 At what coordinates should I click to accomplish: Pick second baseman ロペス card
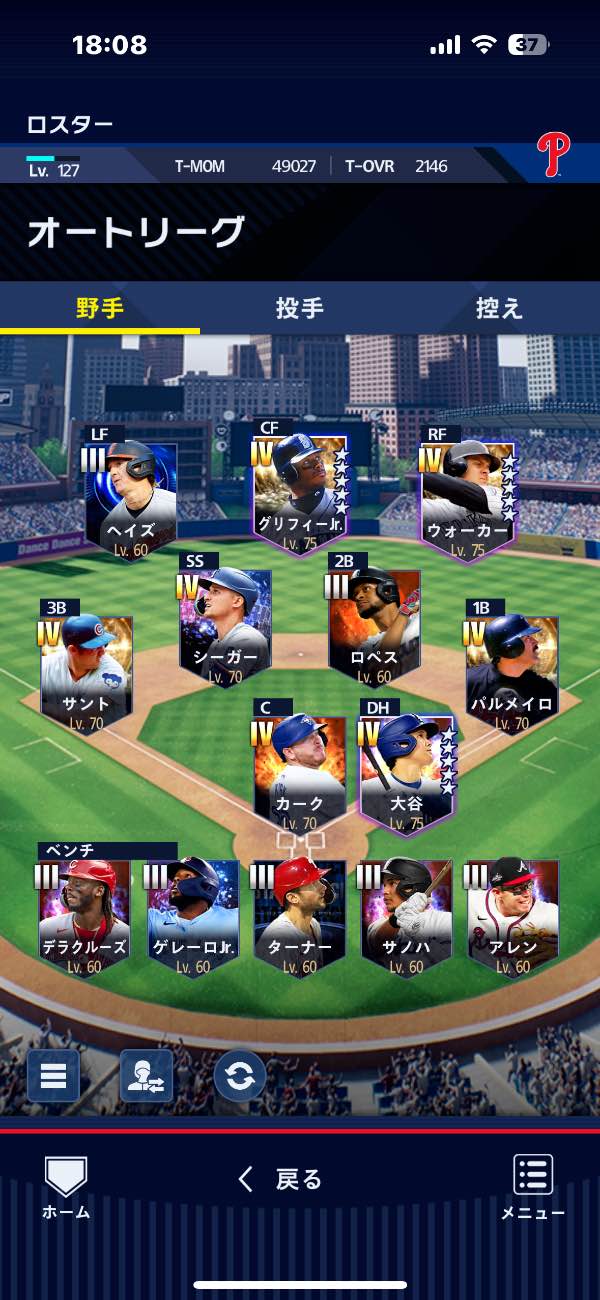click(x=374, y=627)
